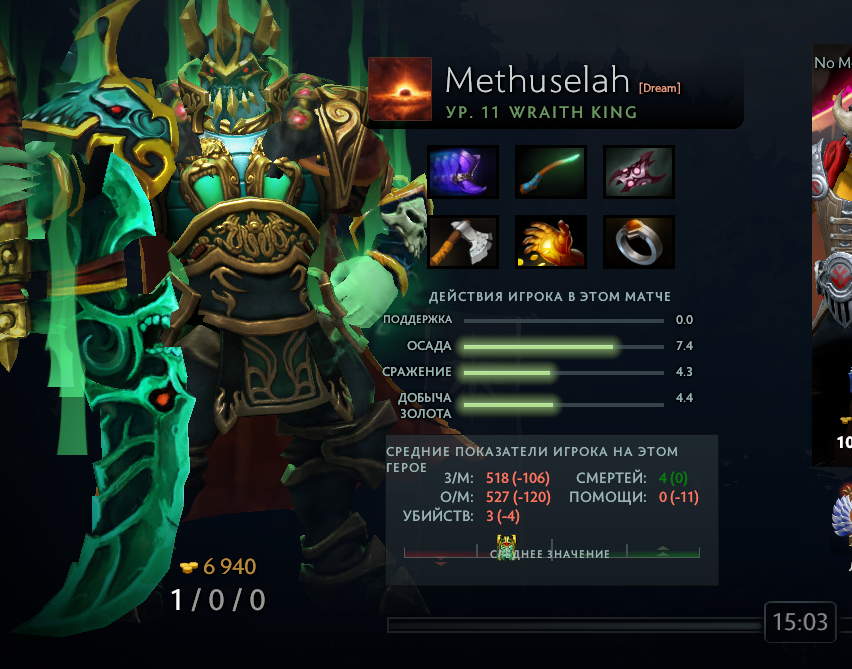The height and width of the screenshot is (669, 852).
Task: Open the Methuselah player name
Action: tap(536, 80)
